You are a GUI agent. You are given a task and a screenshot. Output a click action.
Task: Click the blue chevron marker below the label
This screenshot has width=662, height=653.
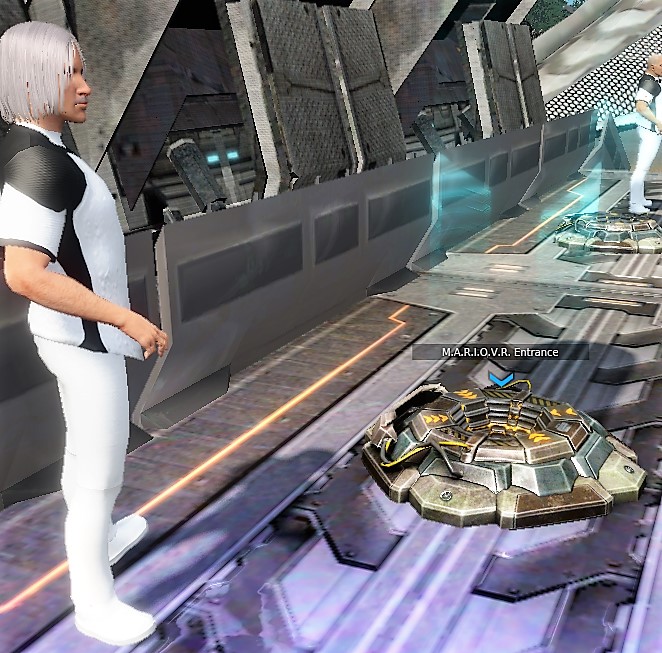(500, 379)
